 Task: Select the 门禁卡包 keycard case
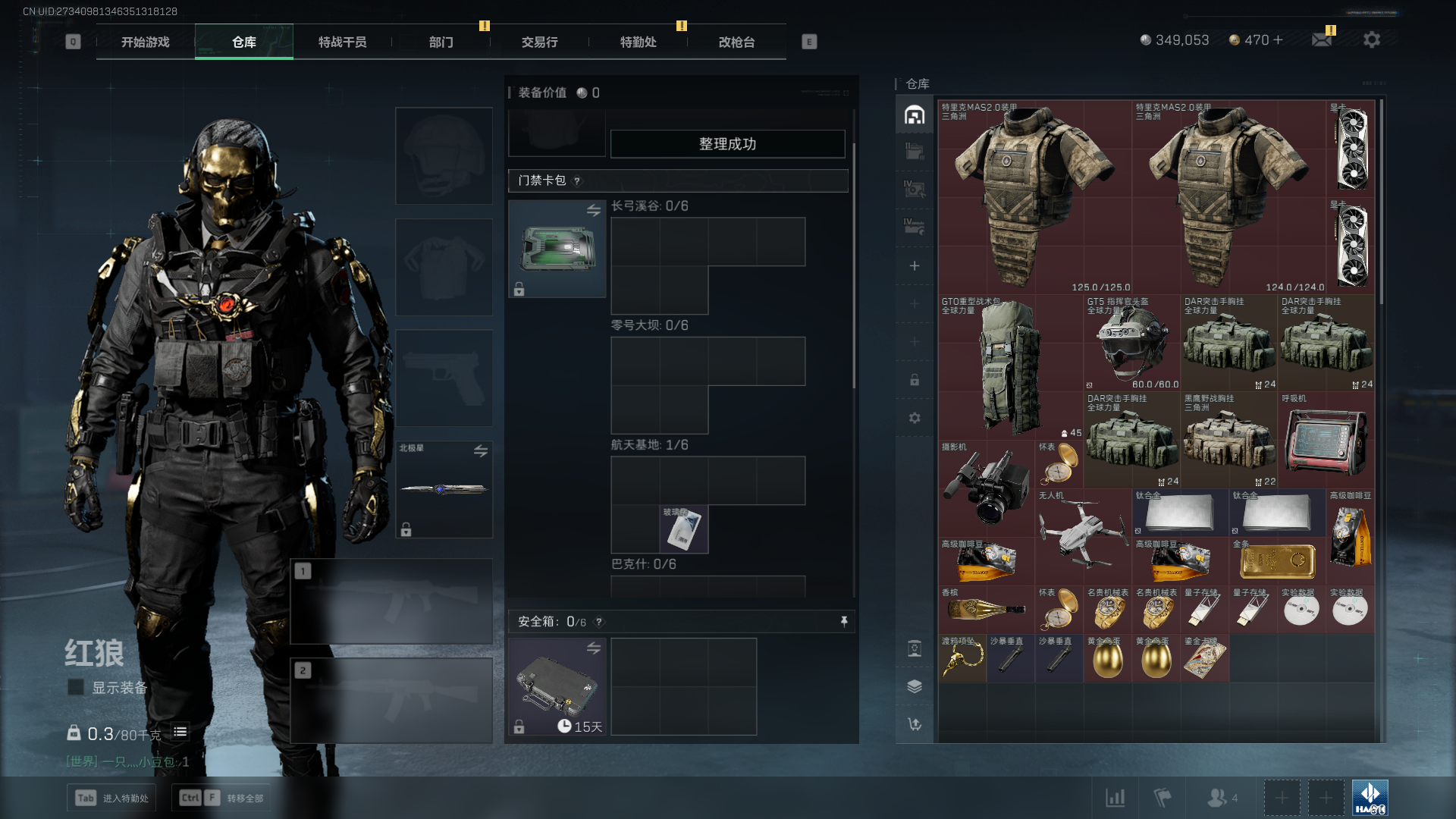(557, 249)
